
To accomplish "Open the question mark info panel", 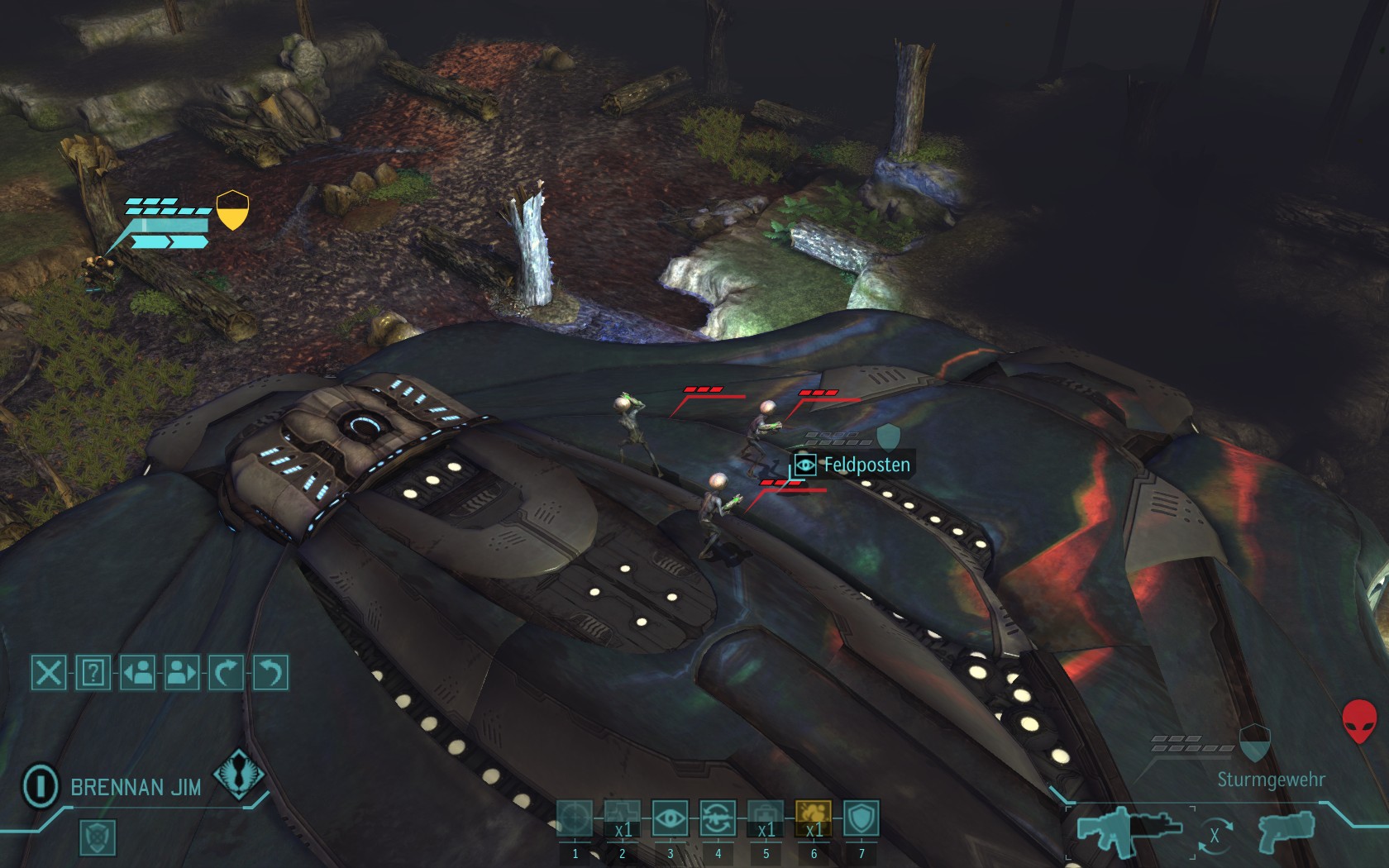I will pyautogui.click(x=93, y=673).
